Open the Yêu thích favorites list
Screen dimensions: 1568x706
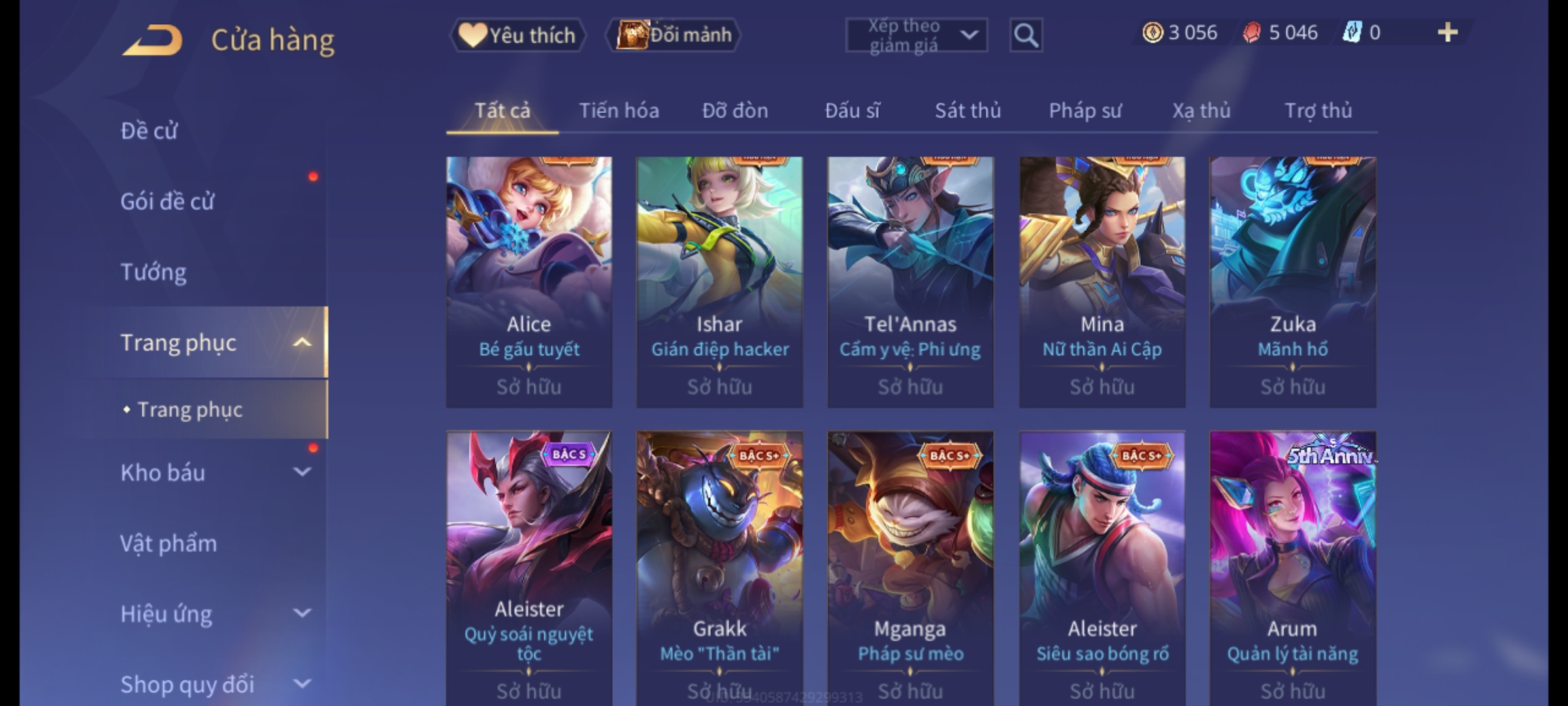[x=517, y=35]
